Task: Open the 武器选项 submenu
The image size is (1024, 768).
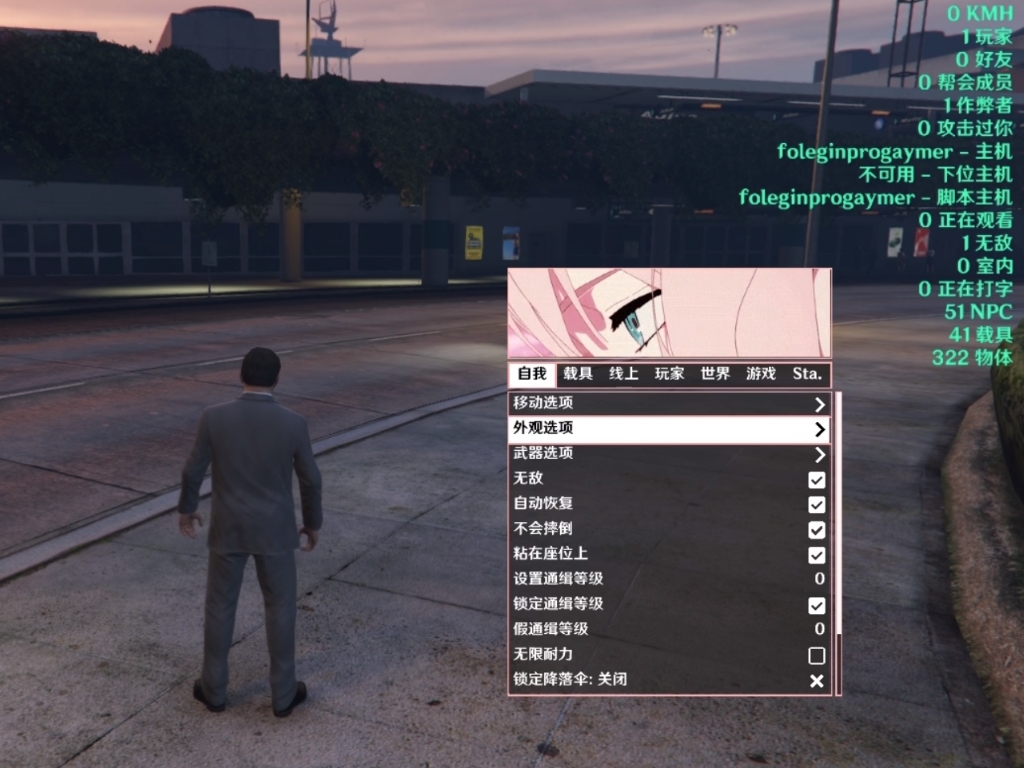Action: pyautogui.click(x=669, y=453)
